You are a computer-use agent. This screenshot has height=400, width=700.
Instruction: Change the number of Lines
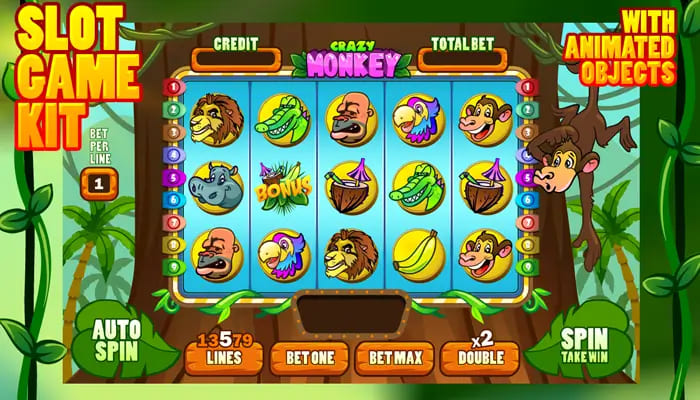click(223, 356)
